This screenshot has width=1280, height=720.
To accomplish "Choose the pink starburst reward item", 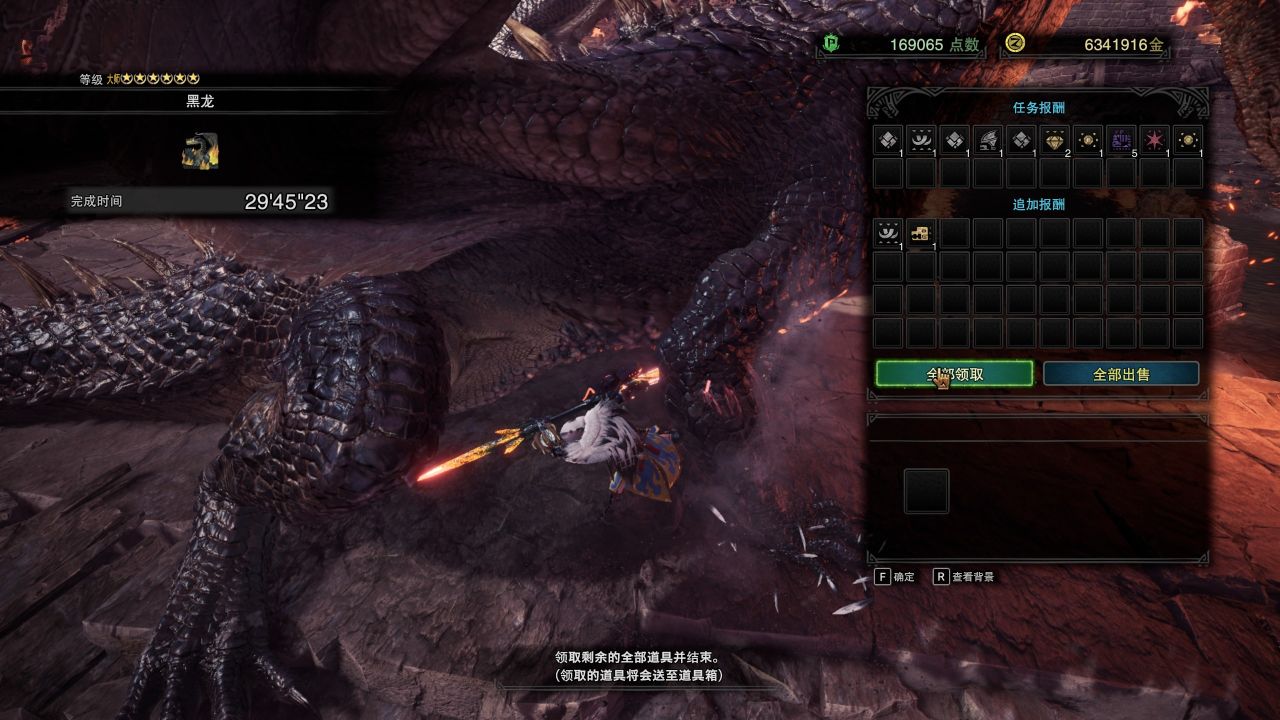I will pyautogui.click(x=1155, y=140).
